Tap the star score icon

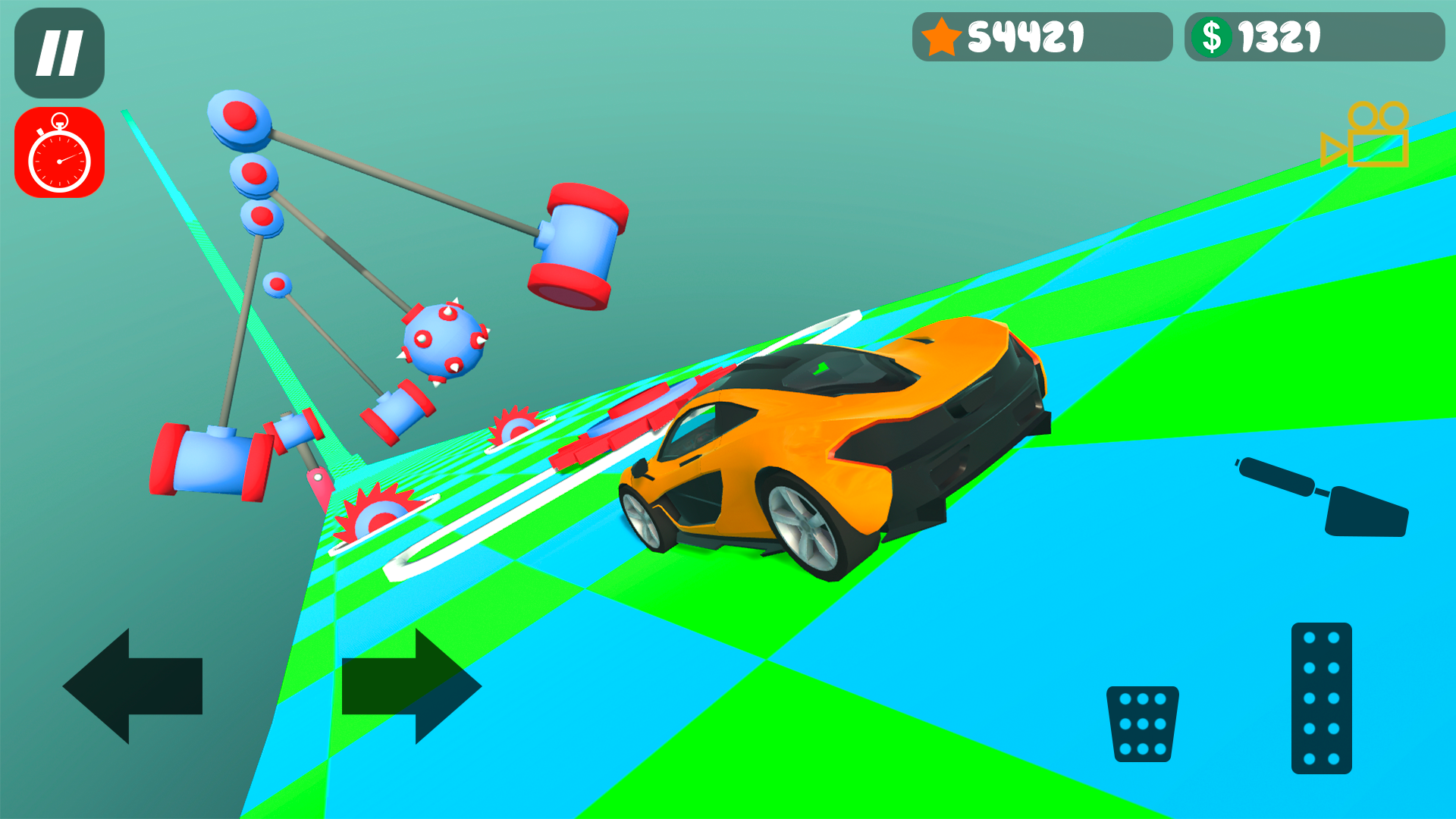(940, 34)
